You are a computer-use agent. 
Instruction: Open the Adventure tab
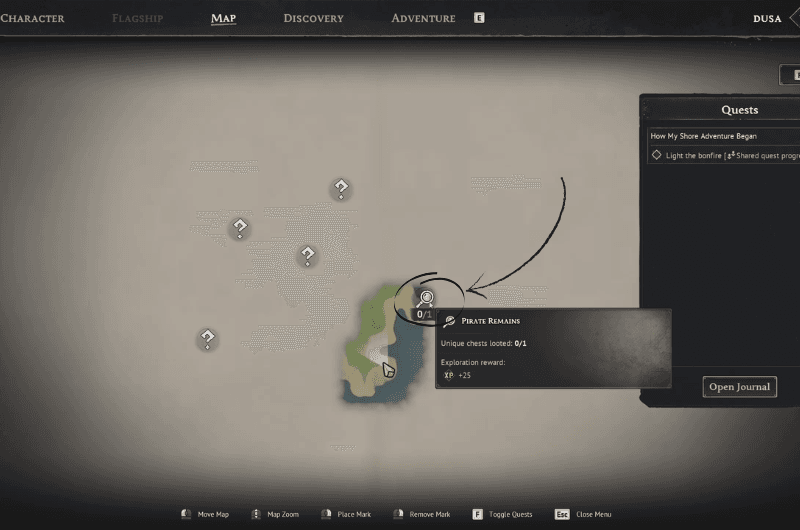(423, 18)
